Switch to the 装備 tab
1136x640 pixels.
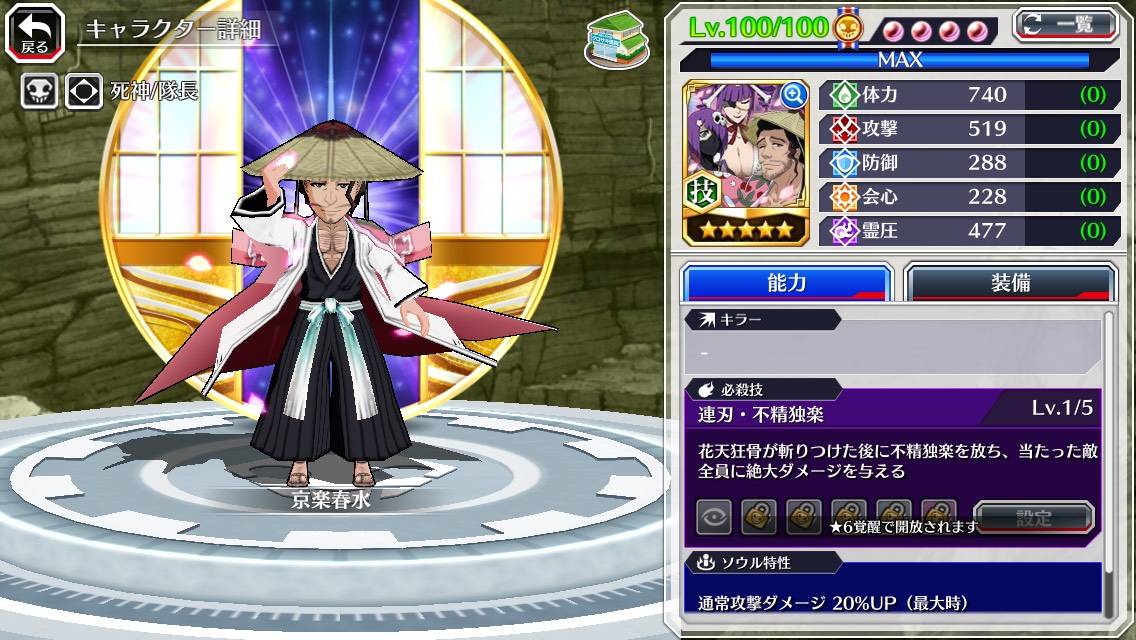[1009, 283]
